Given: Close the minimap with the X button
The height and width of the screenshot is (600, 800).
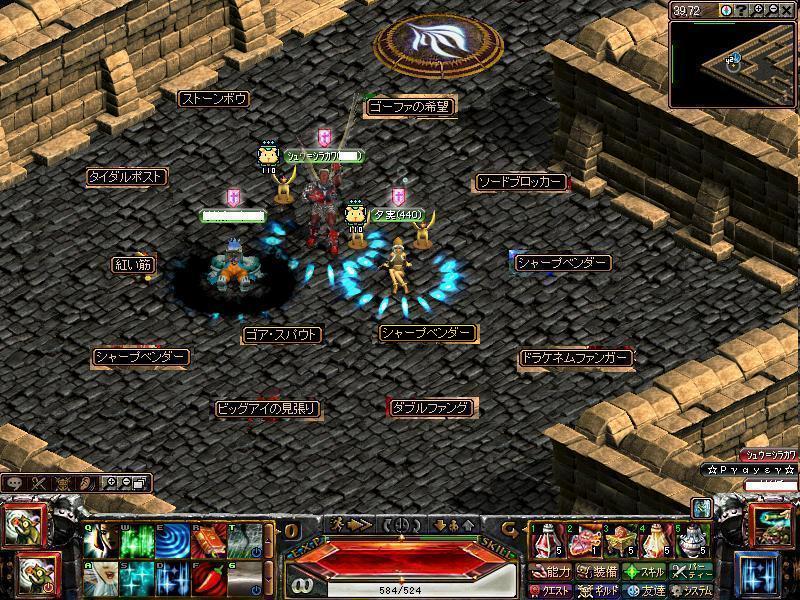Looking at the screenshot, I should (789, 10).
